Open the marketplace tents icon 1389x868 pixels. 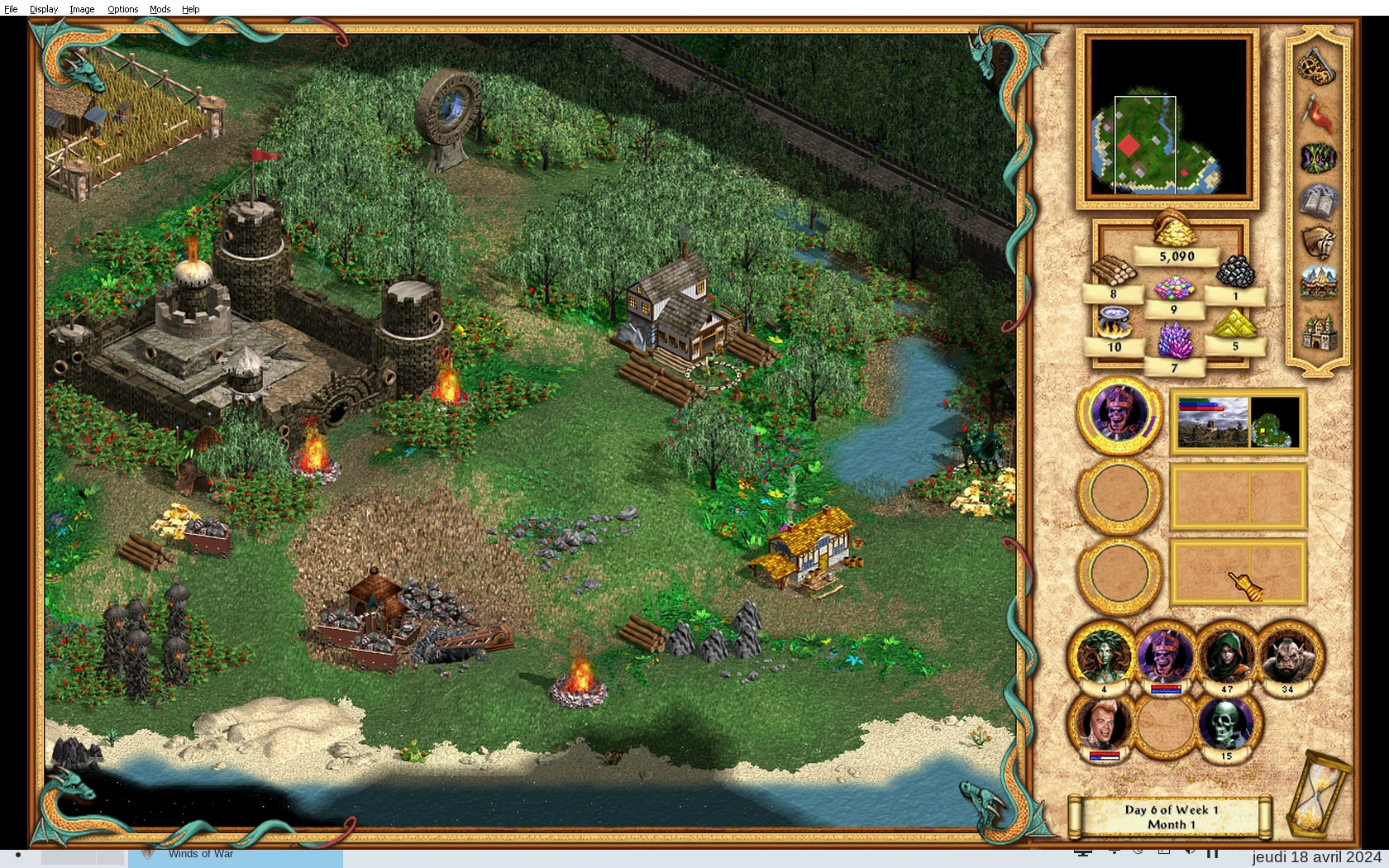1318,284
